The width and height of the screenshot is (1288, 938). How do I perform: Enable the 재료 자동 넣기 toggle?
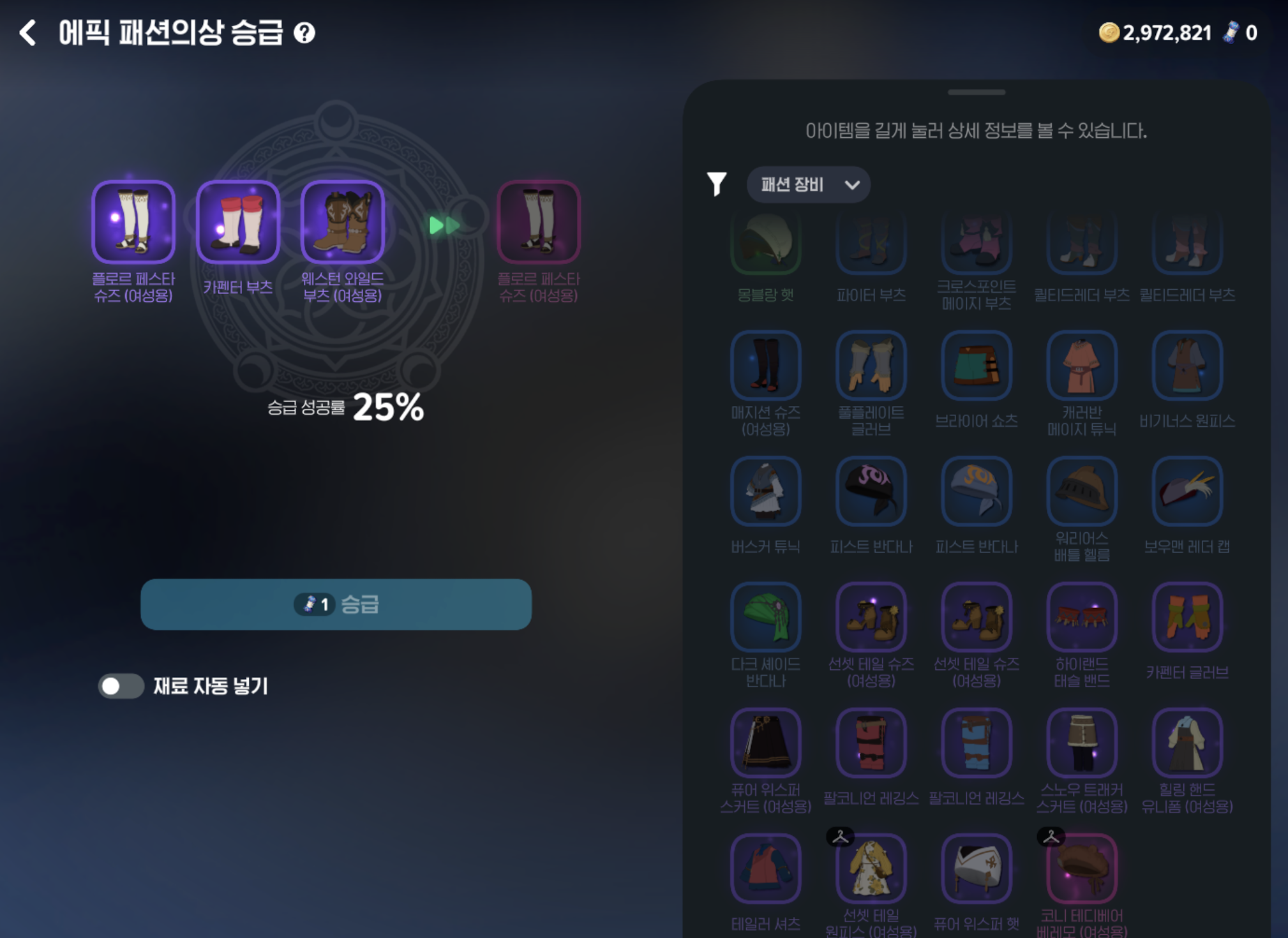(x=121, y=687)
